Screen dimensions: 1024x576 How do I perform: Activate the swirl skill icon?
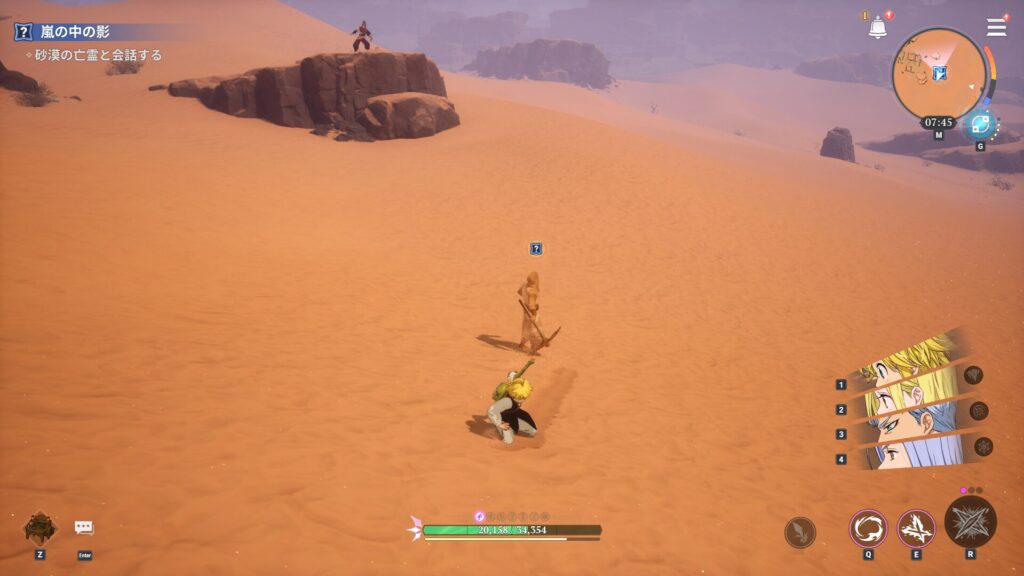[867, 528]
